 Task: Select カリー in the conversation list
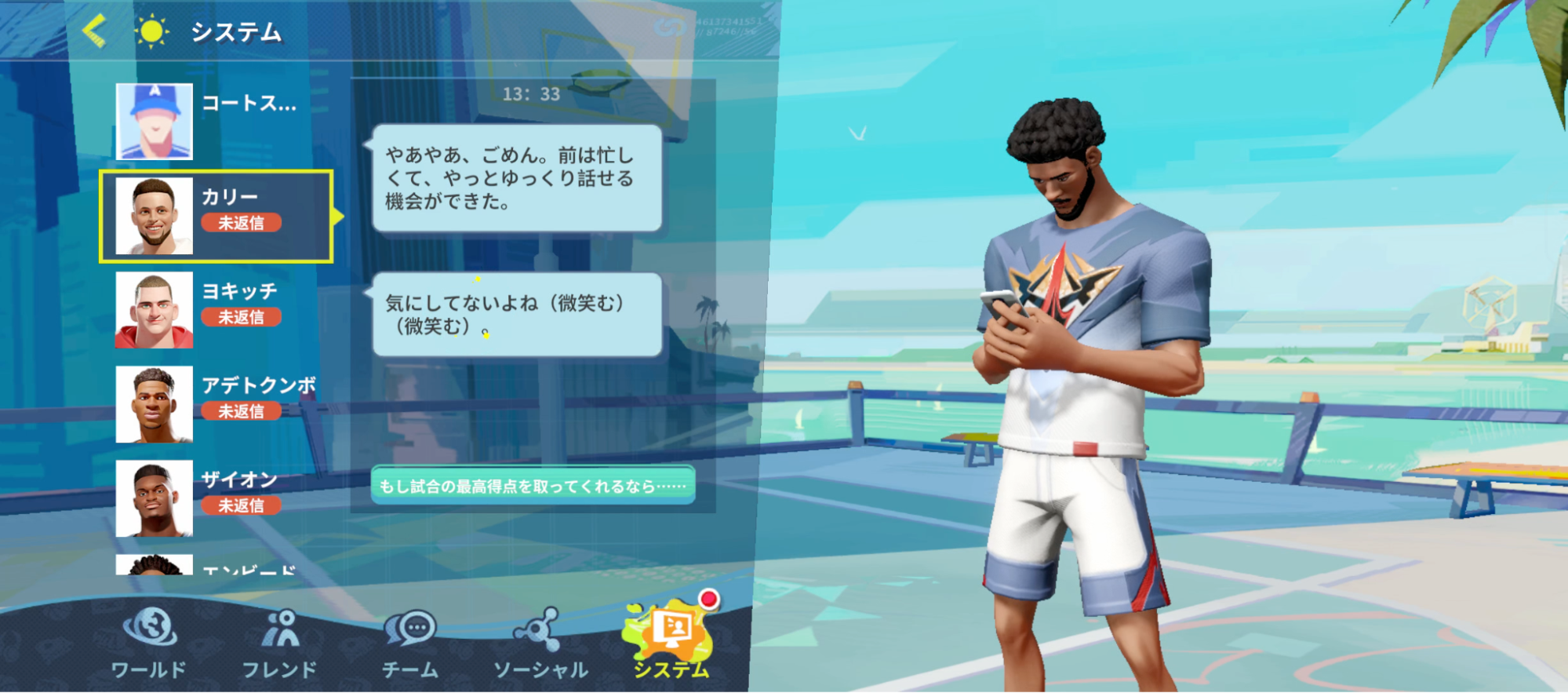(x=220, y=213)
